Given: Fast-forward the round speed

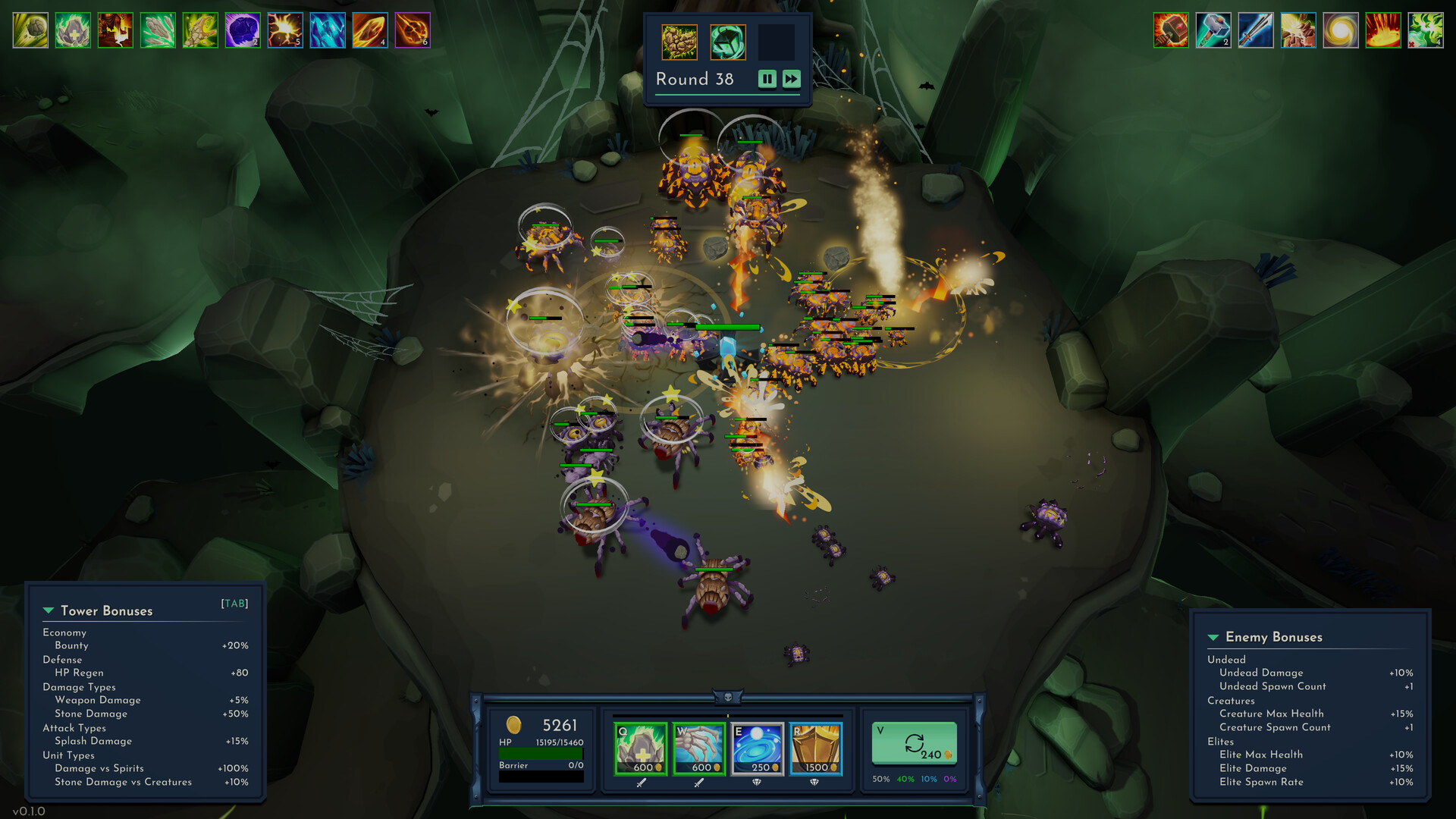Looking at the screenshot, I should tap(791, 79).
